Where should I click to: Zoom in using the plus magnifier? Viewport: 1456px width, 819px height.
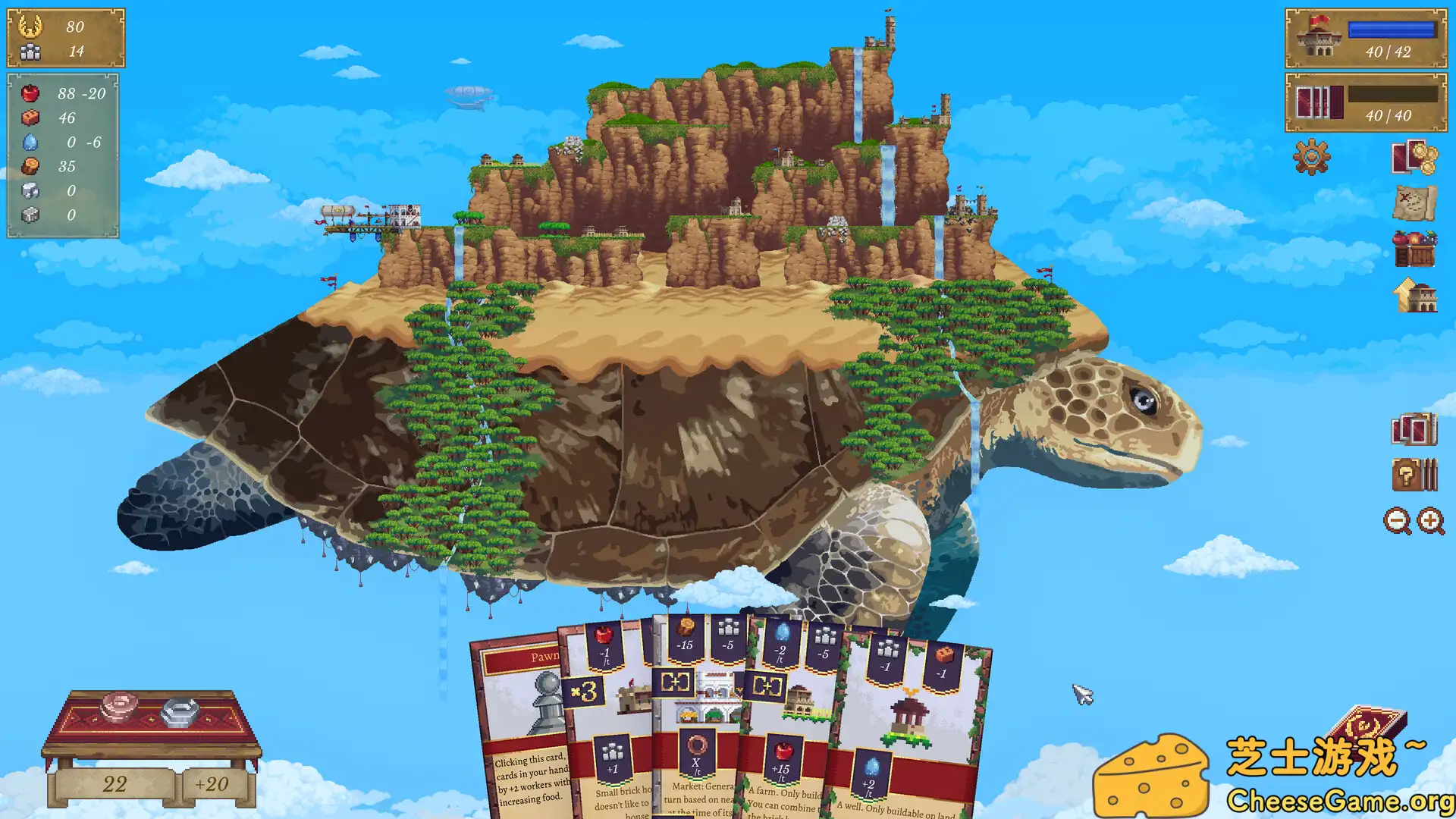click(x=1429, y=521)
